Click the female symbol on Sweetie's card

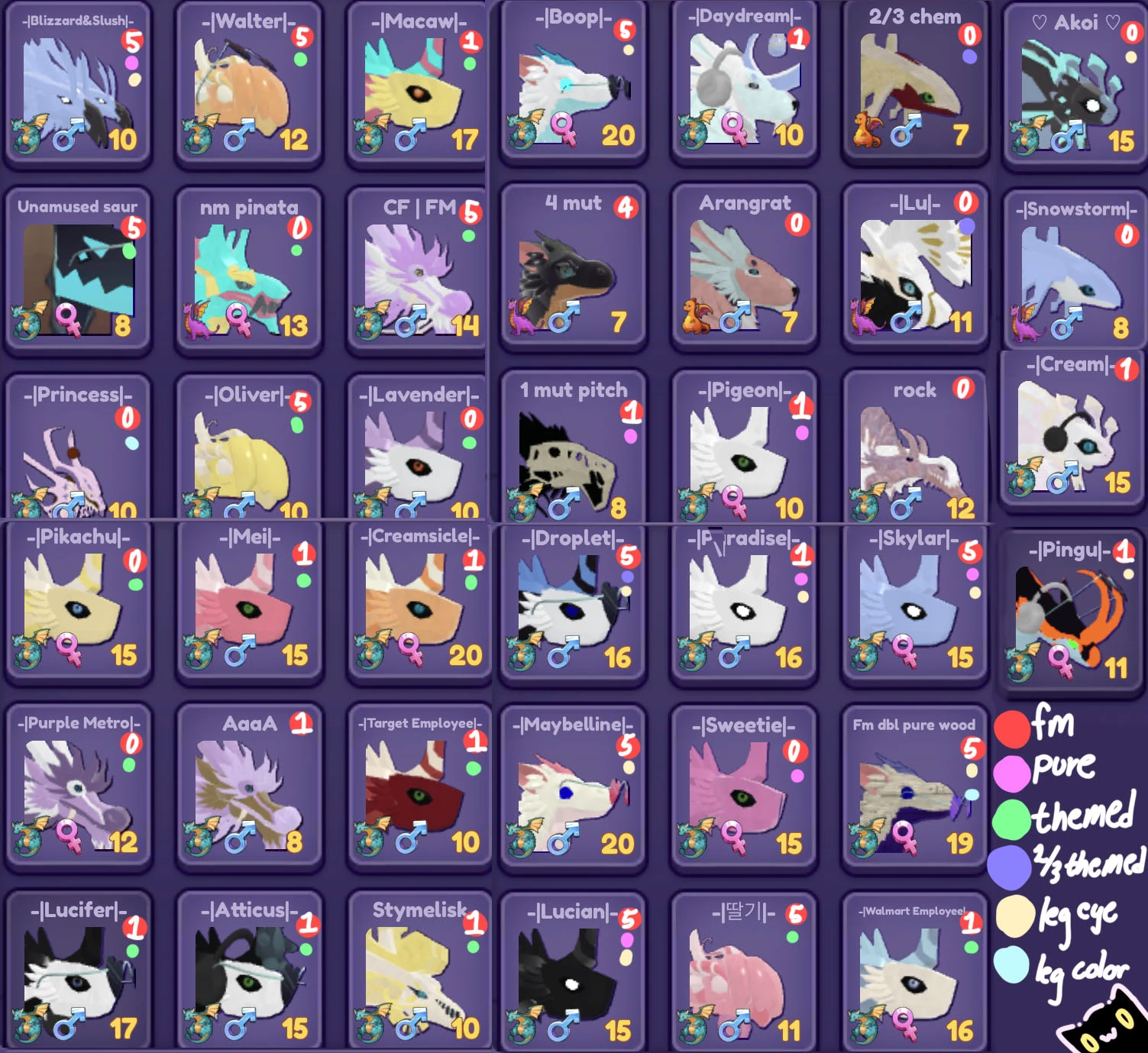pyautogui.click(x=733, y=838)
